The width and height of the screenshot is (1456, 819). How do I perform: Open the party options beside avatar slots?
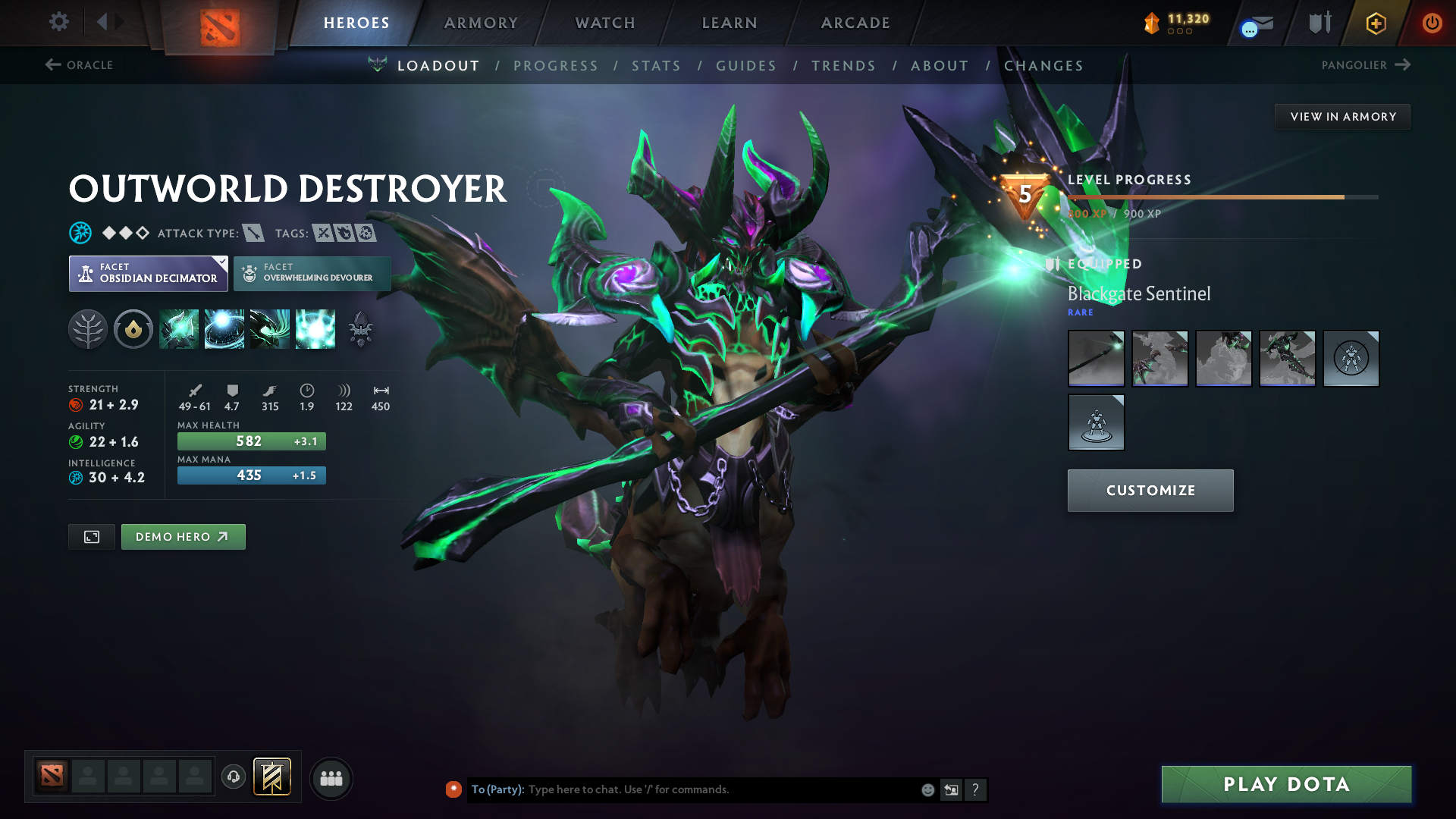pos(331,778)
